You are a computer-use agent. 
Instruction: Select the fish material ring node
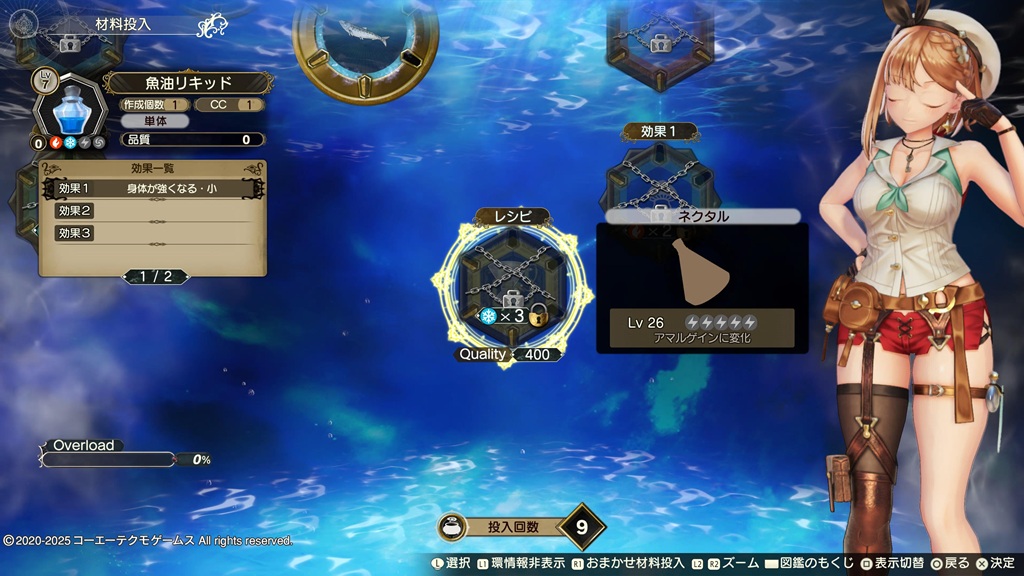365,42
